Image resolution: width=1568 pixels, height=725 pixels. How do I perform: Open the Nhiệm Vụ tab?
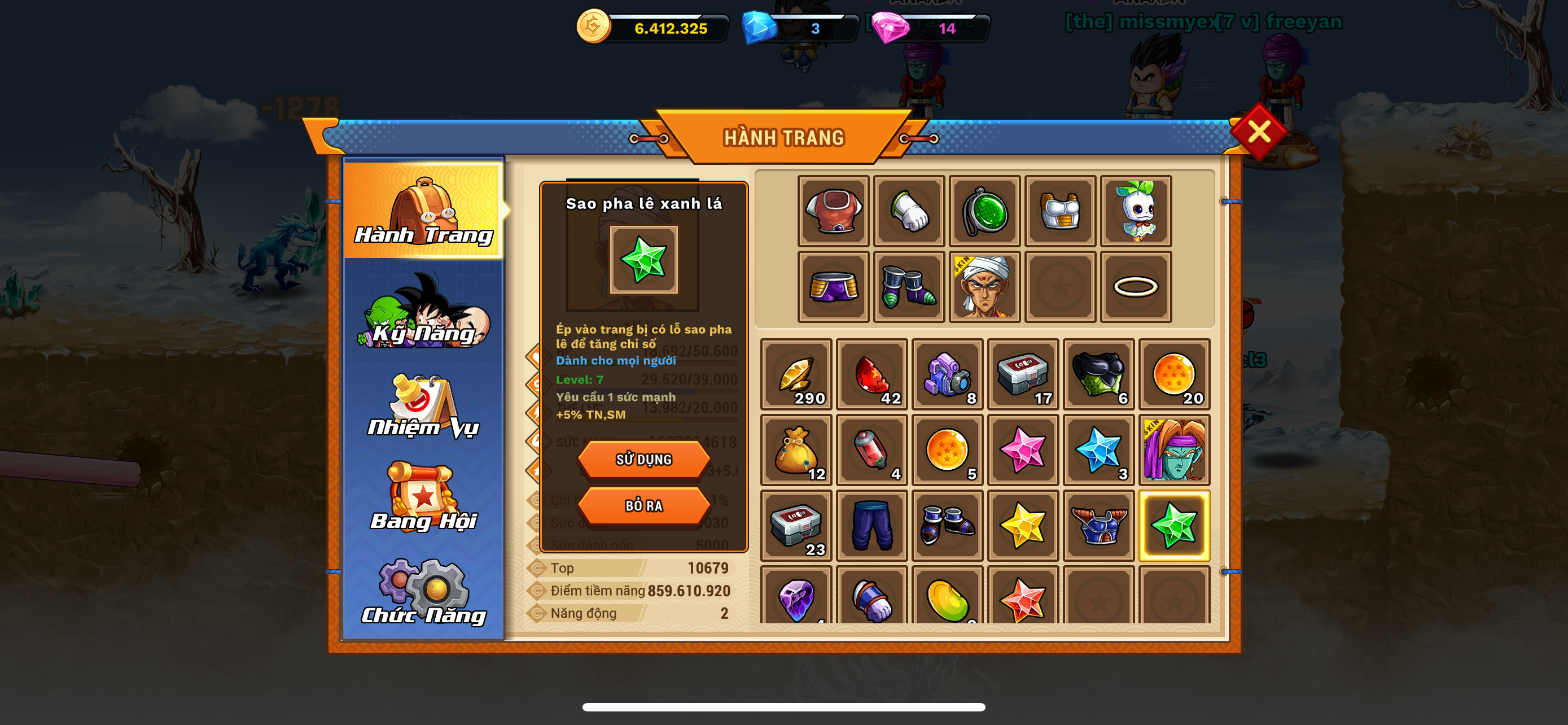[x=424, y=407]
